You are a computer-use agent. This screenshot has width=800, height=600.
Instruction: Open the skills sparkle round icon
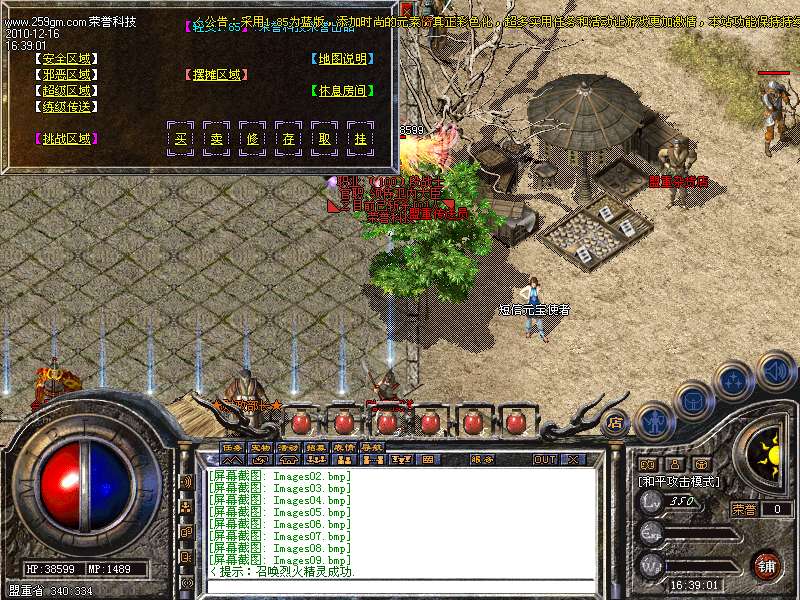coord(734,381)
